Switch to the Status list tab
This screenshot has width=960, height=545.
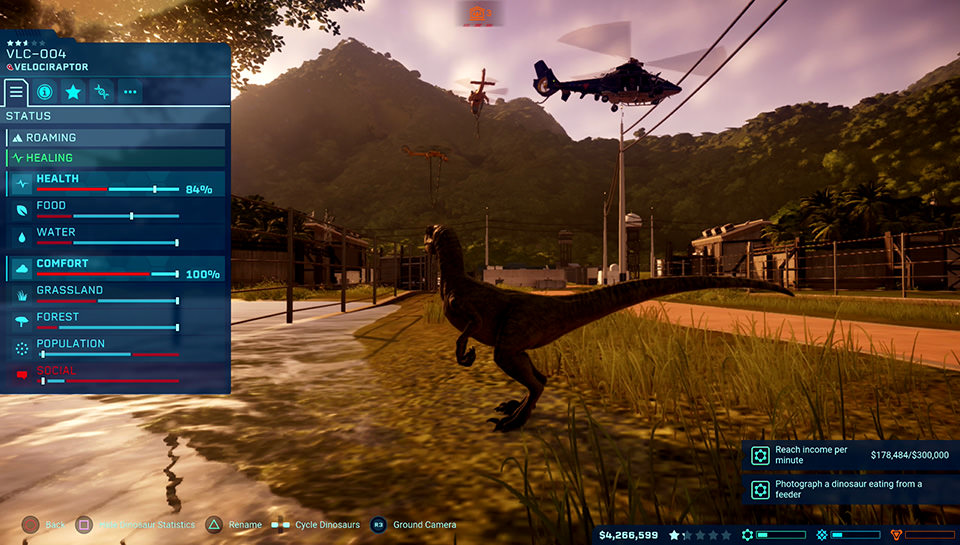(16, 92)
